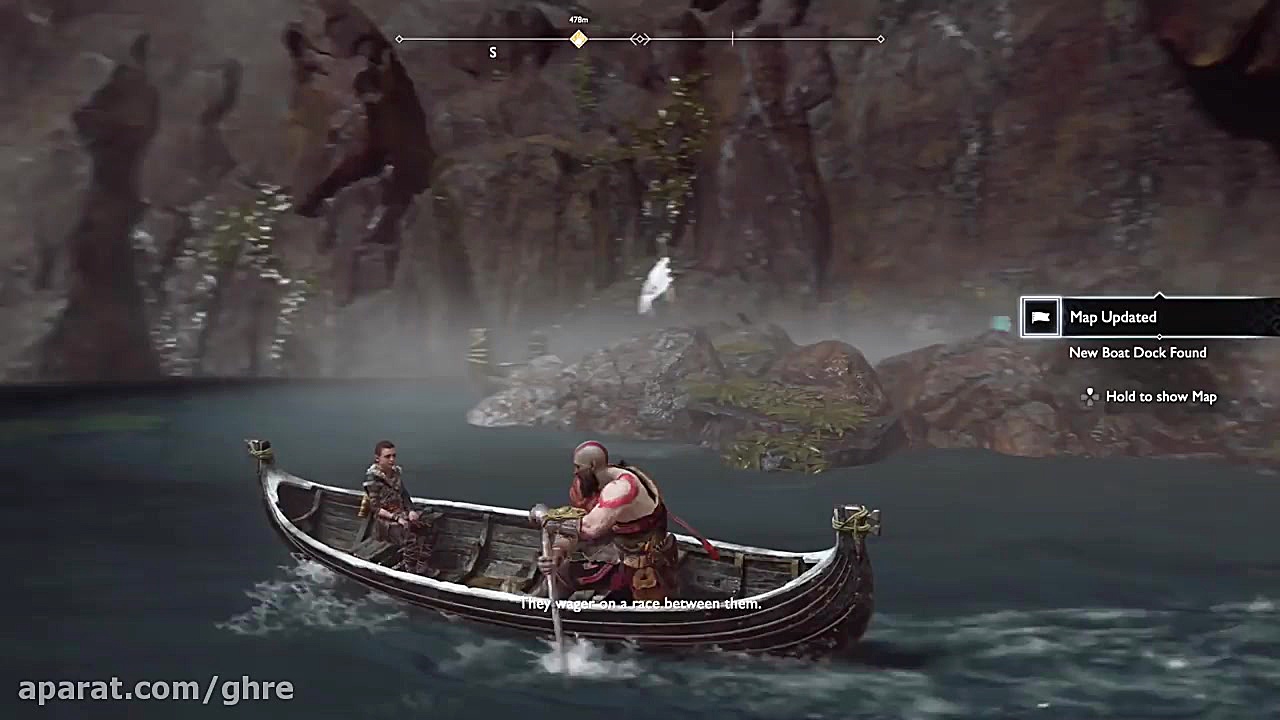This screenshot has width=1280, height=720.
Task: Select the 478m distance label above the compass
Action: (x=577, y=18)
